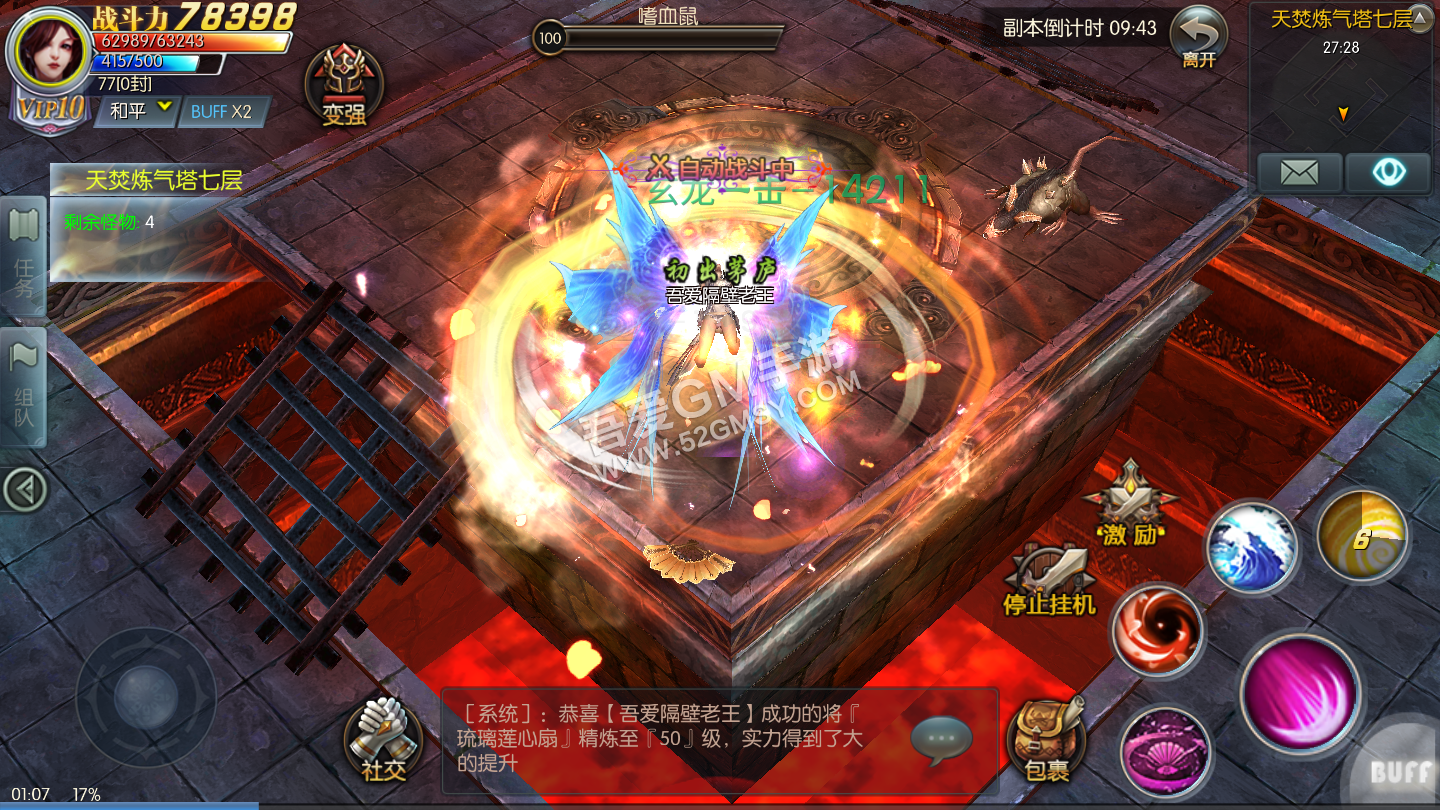Open the 包裹 bag inventory

1046,741
